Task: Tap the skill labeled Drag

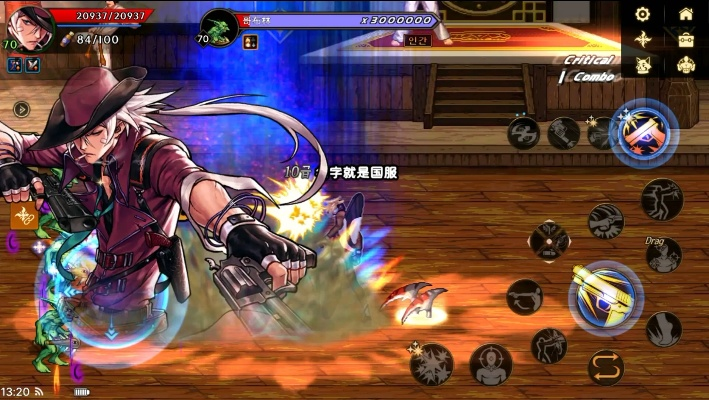Action: tap(663, 254)
